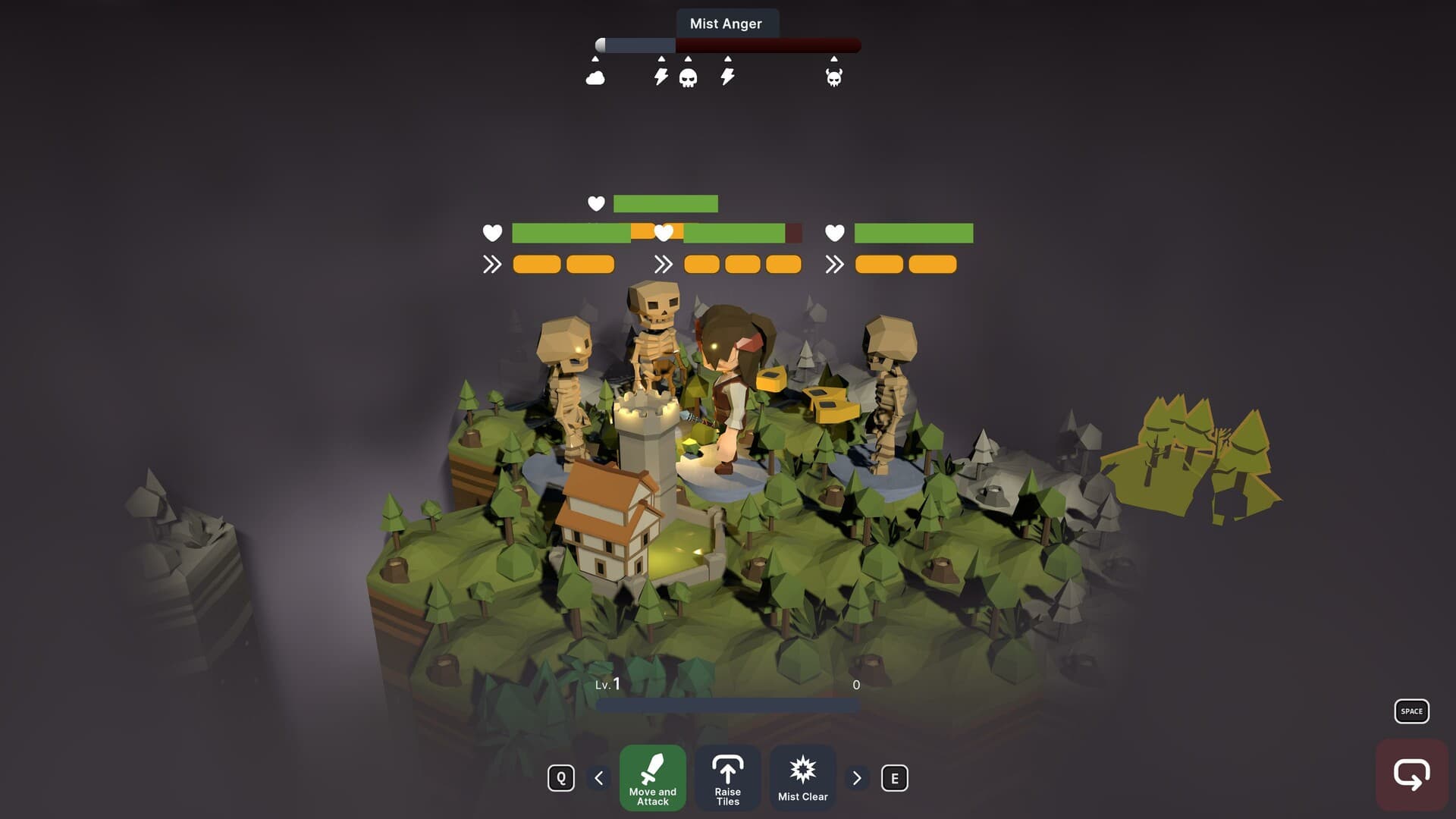Click the Mist Anger progress bar
Image resolution: width=1456 pixels, height=819 pixels.
726,45
